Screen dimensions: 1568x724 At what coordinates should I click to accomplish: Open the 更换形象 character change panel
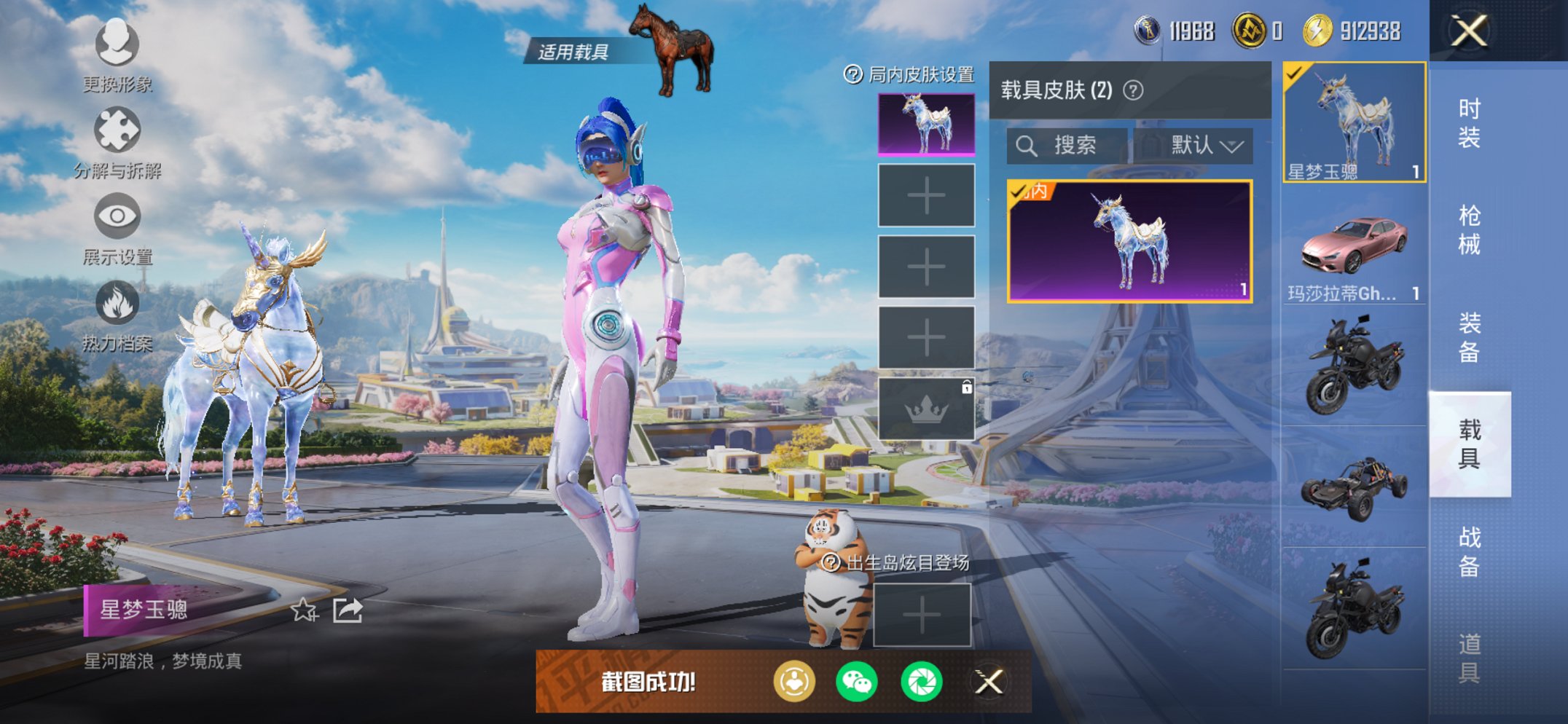[117, 45]
